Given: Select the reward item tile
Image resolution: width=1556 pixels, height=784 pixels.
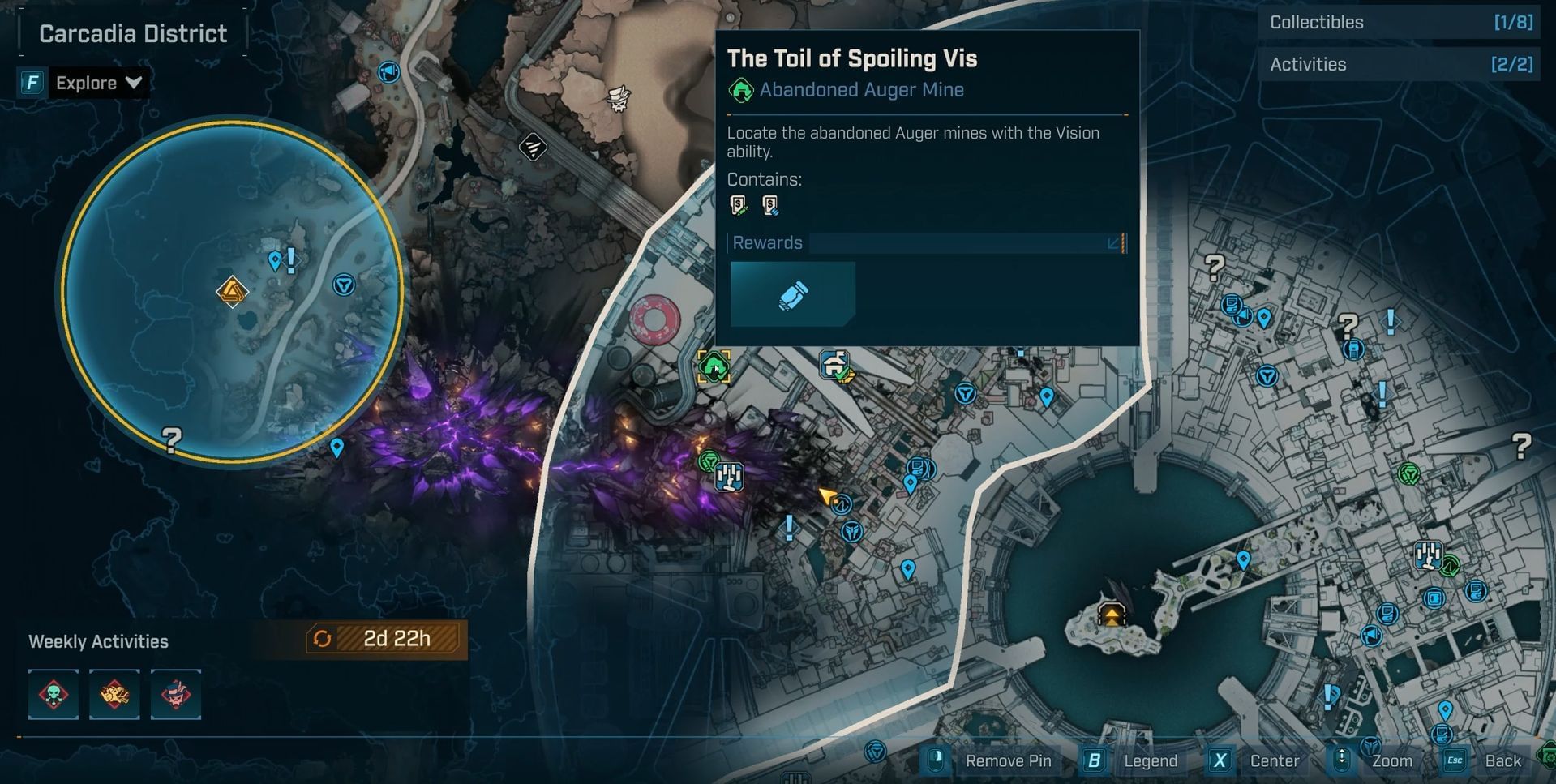Looking at the screenshot, I should coord(792,294).
